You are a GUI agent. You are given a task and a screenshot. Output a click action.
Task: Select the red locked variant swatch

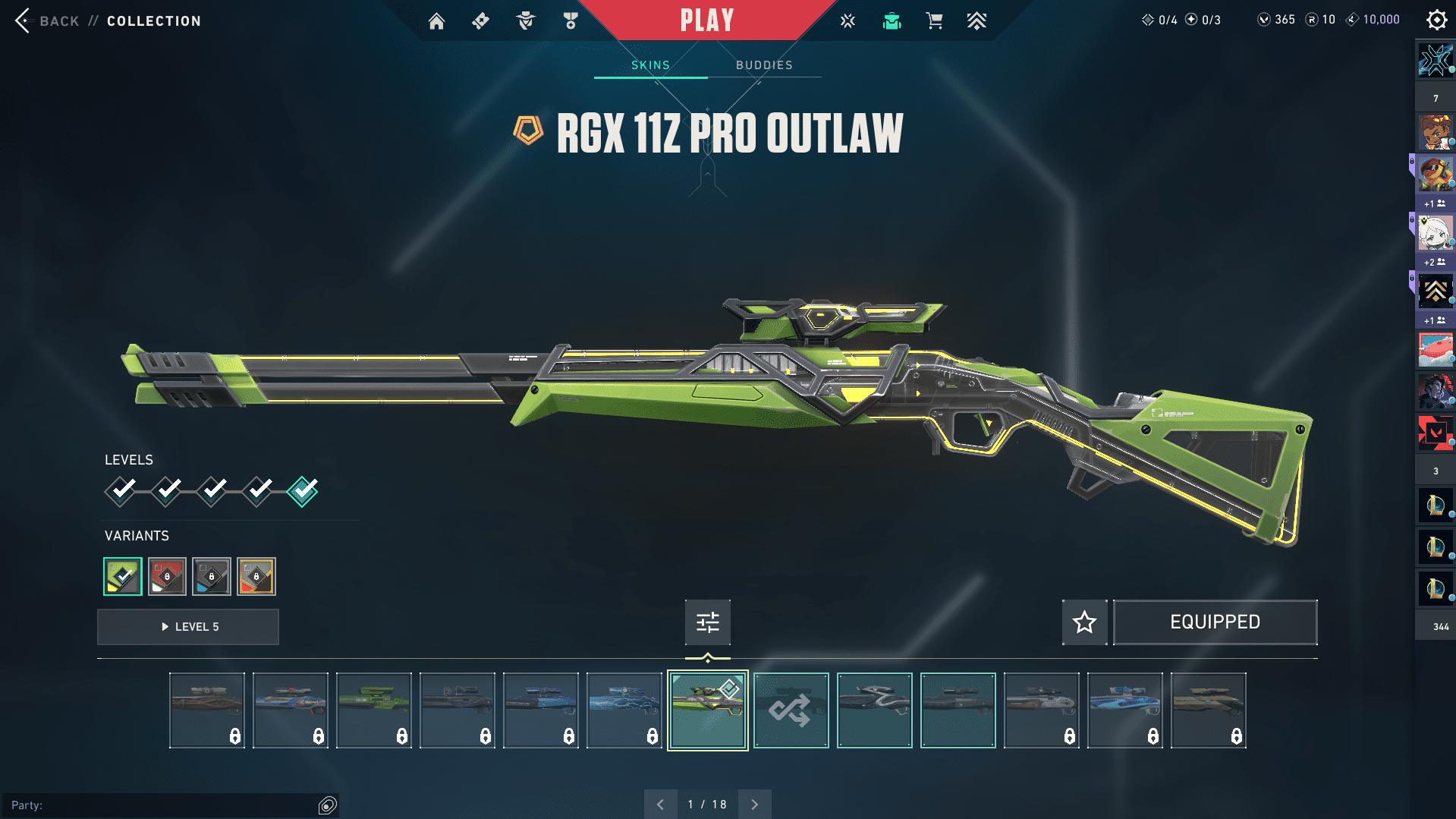click(167, 576)
